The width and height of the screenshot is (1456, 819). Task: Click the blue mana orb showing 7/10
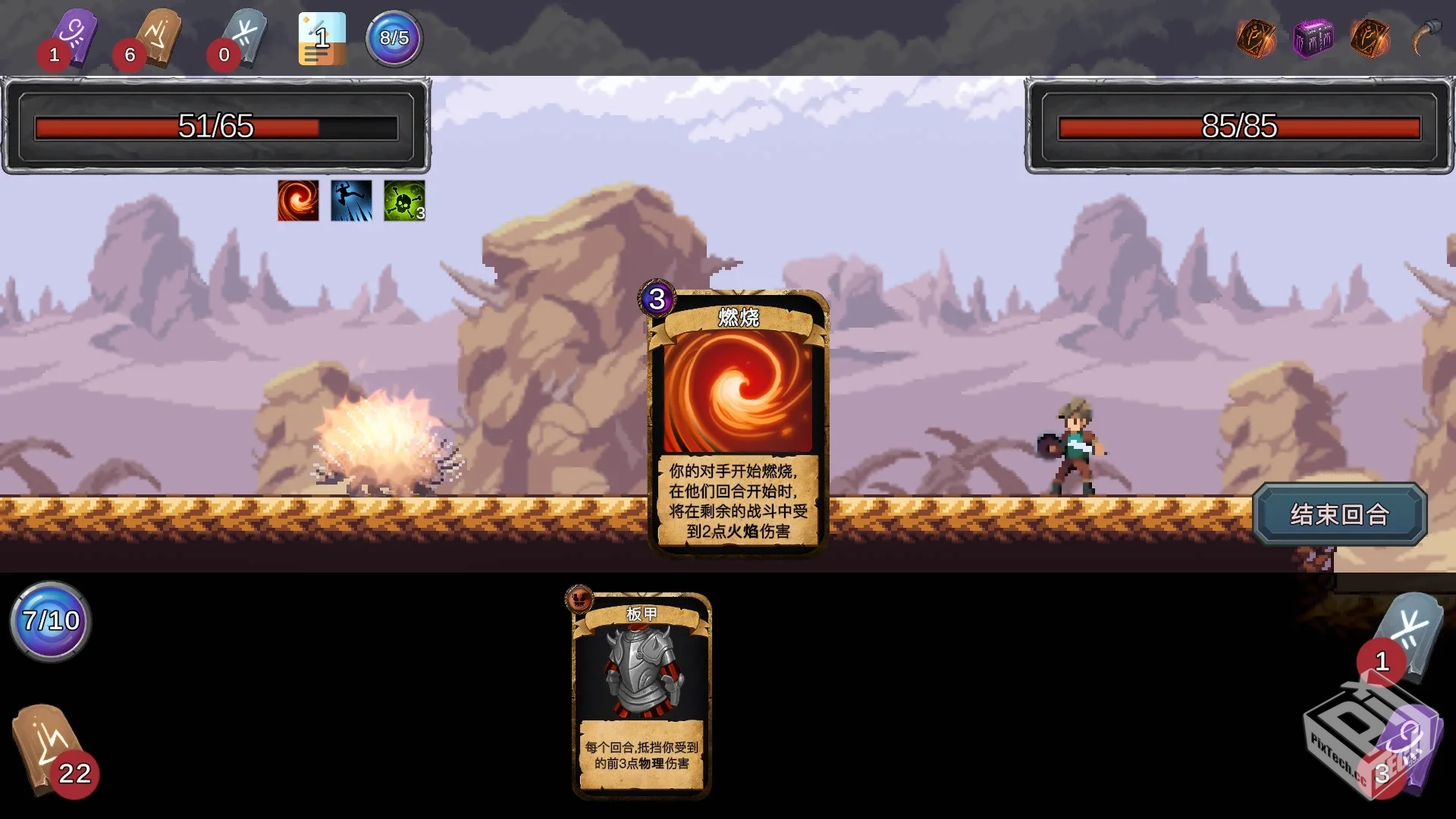click(49, 622)
